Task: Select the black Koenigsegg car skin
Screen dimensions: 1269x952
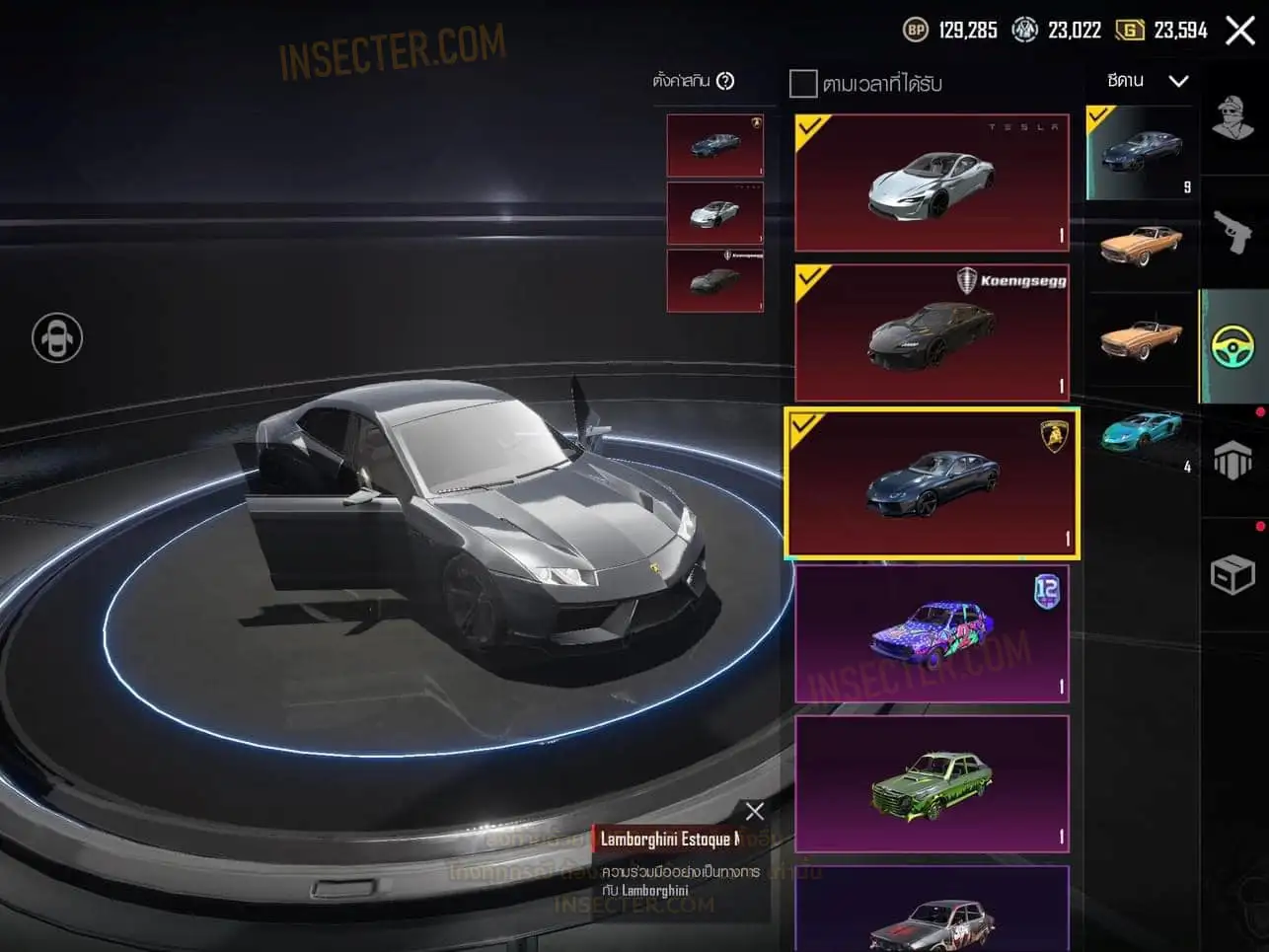Action: tap(932, 332)
